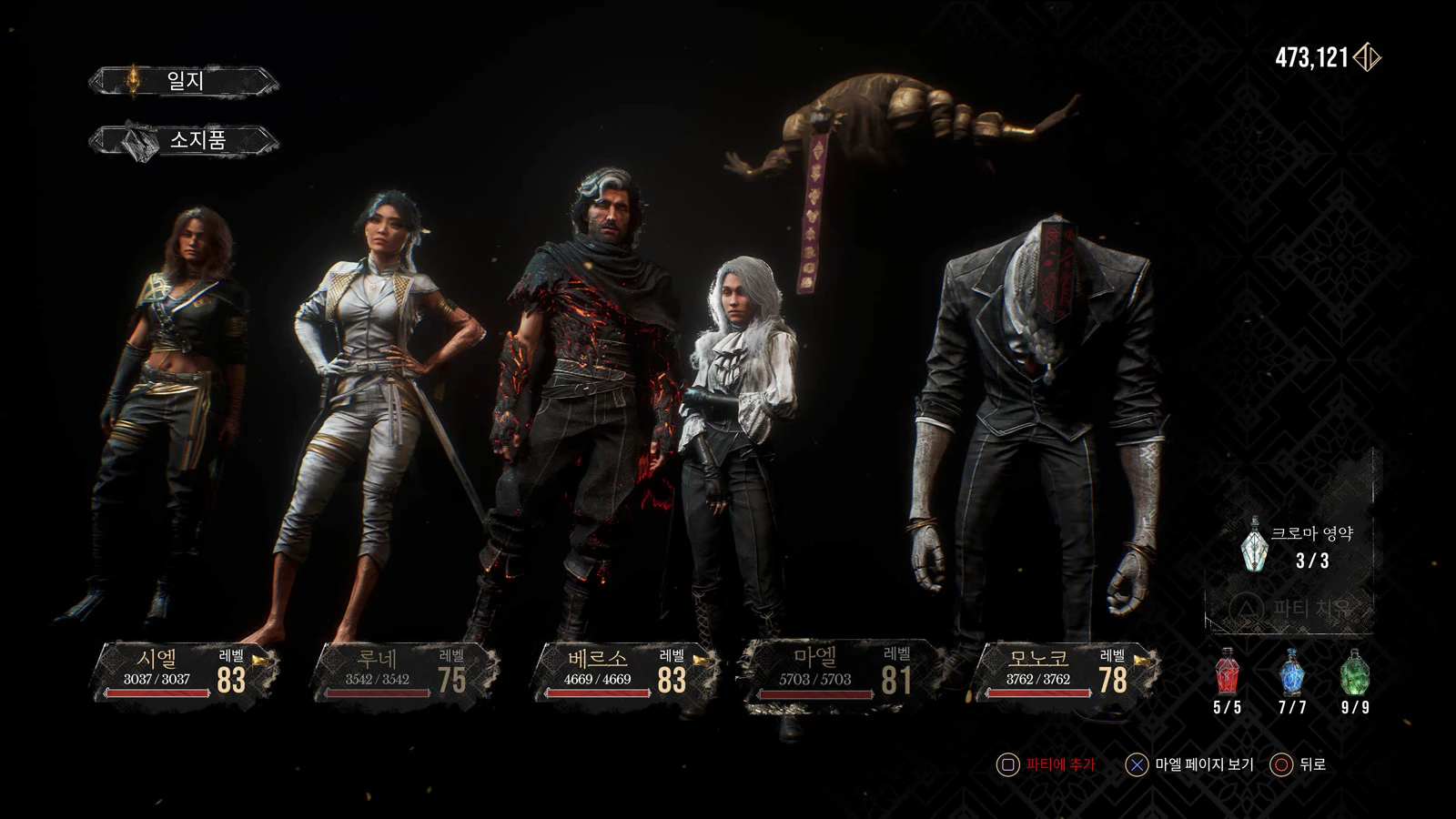This screenshot has height=819, width=1456.
Task: Use the 파티 치유 party heal button
Action: [x=1292, y=608]
